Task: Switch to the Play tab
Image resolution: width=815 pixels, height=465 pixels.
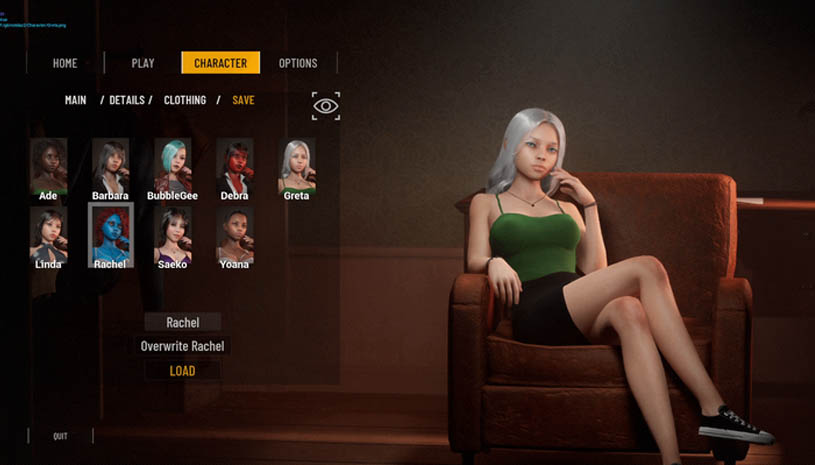Action: tap(143, 63)
